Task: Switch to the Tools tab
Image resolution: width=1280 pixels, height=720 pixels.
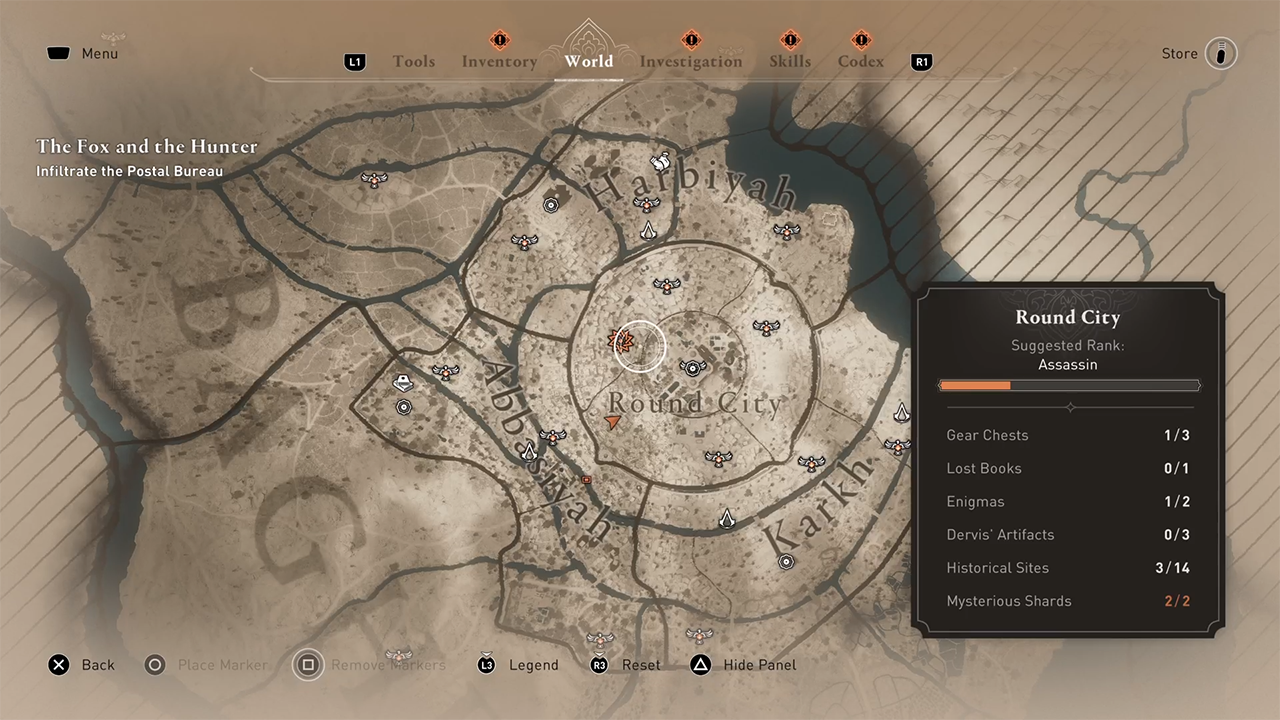Action: point(413,62)
